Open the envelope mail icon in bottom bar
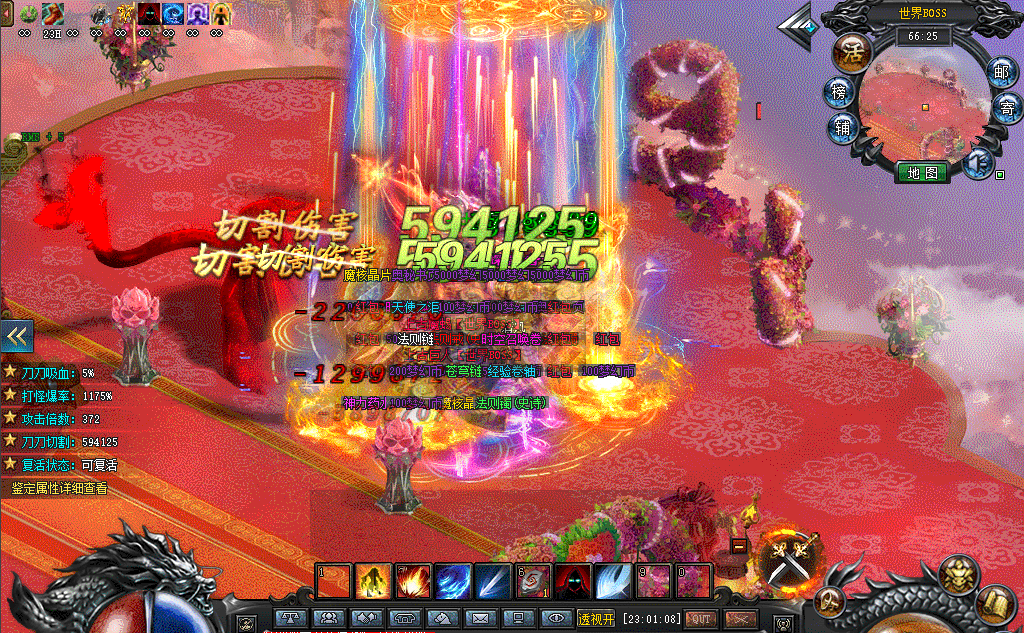The height and width of the screenshot is (633, 1024). tap(480, 619)
